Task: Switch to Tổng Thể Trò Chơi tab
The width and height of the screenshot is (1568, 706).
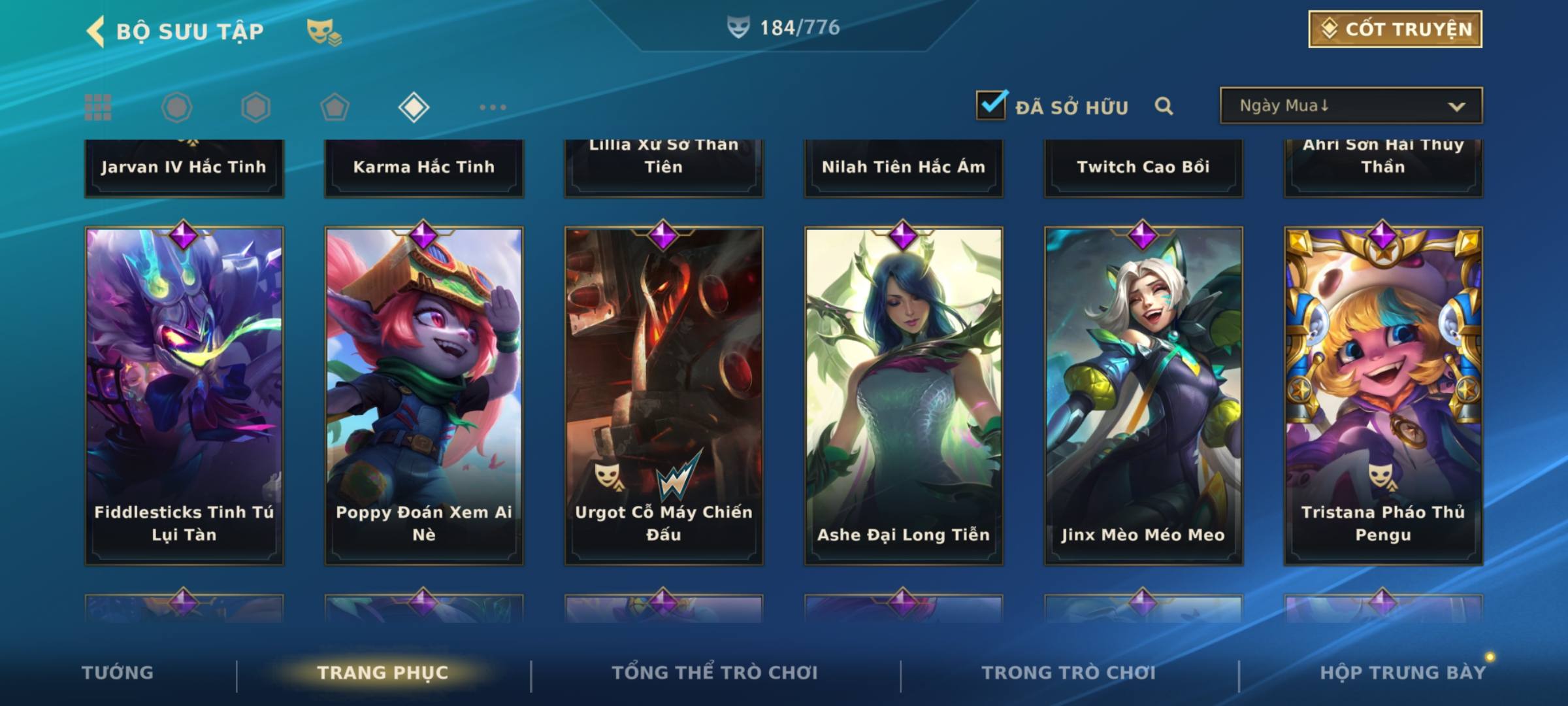Action: 715,673
